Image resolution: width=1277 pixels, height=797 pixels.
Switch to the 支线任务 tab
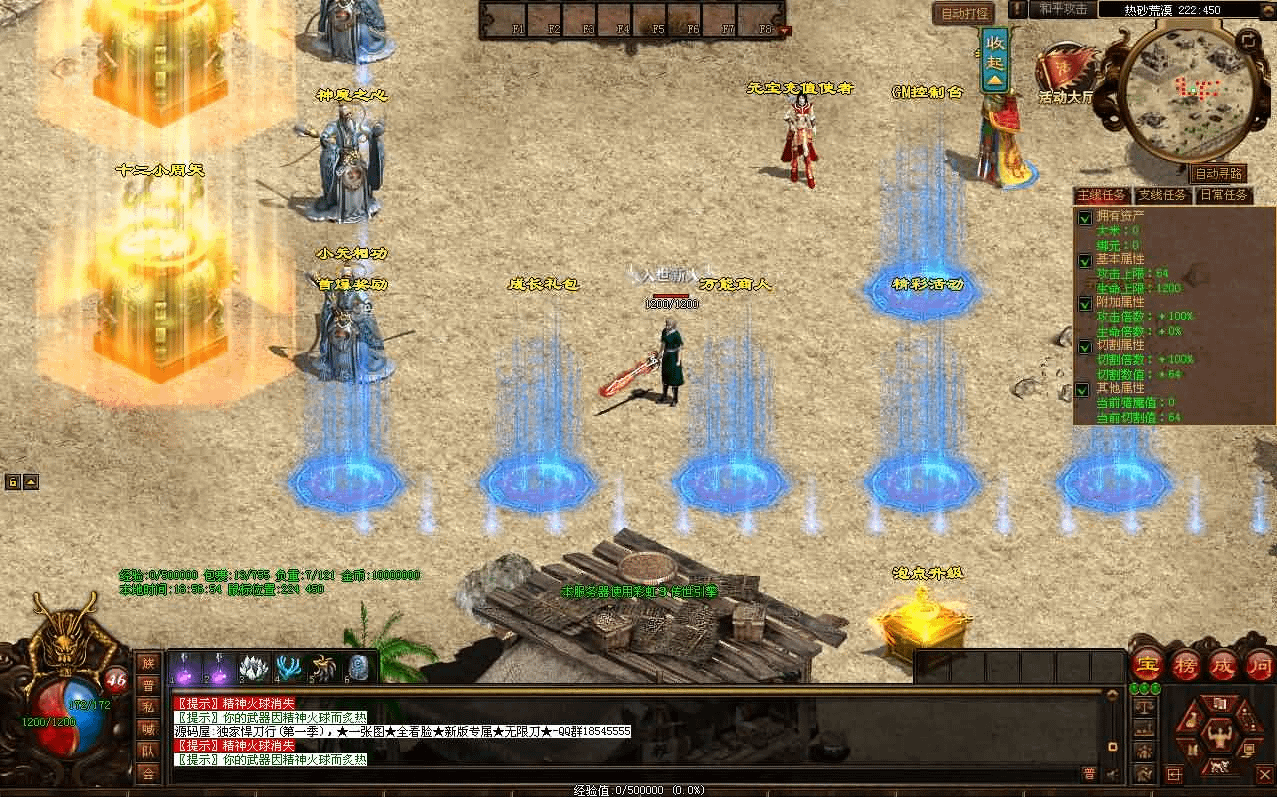pos(1162,195)
